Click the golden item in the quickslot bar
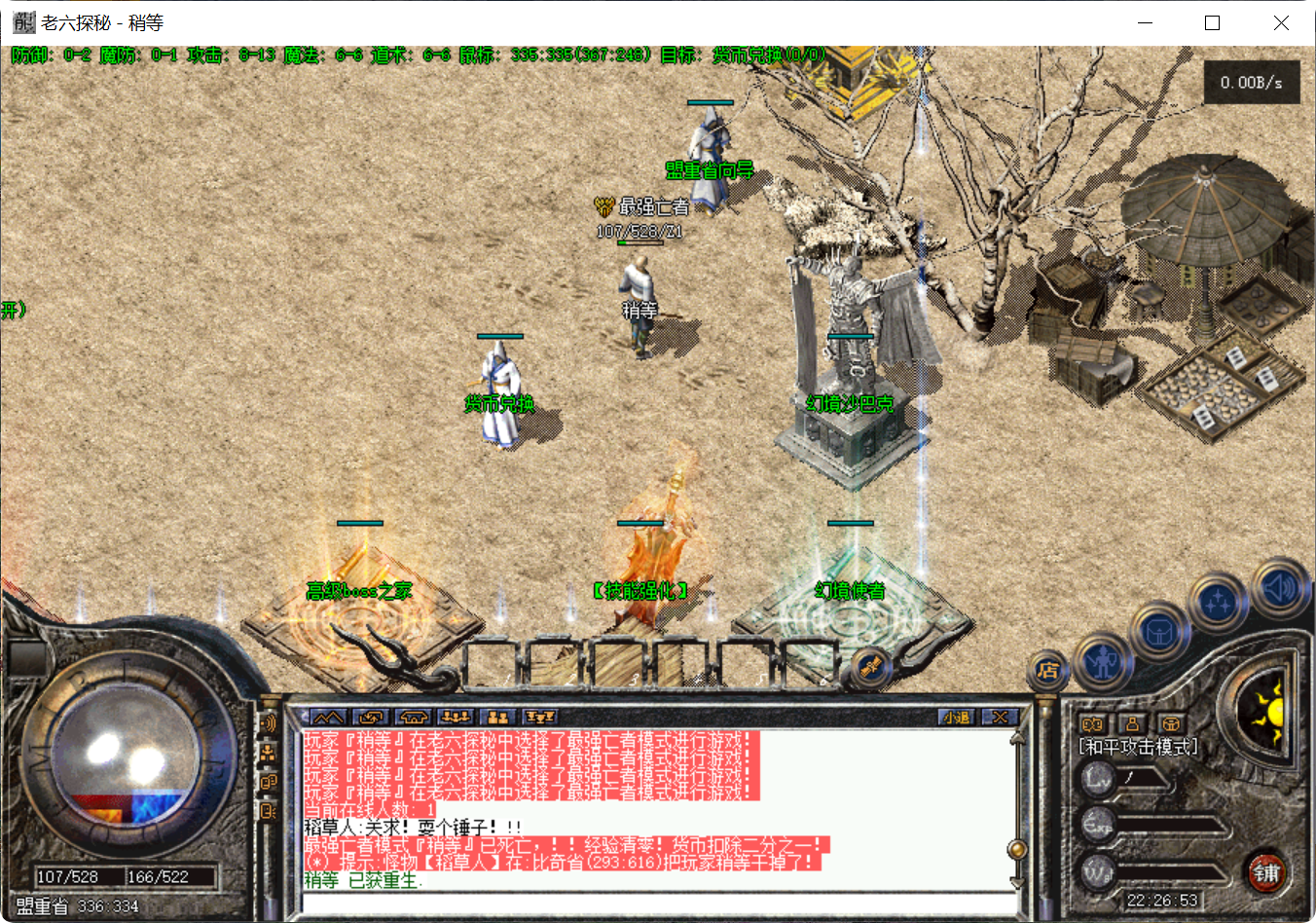 869,667
